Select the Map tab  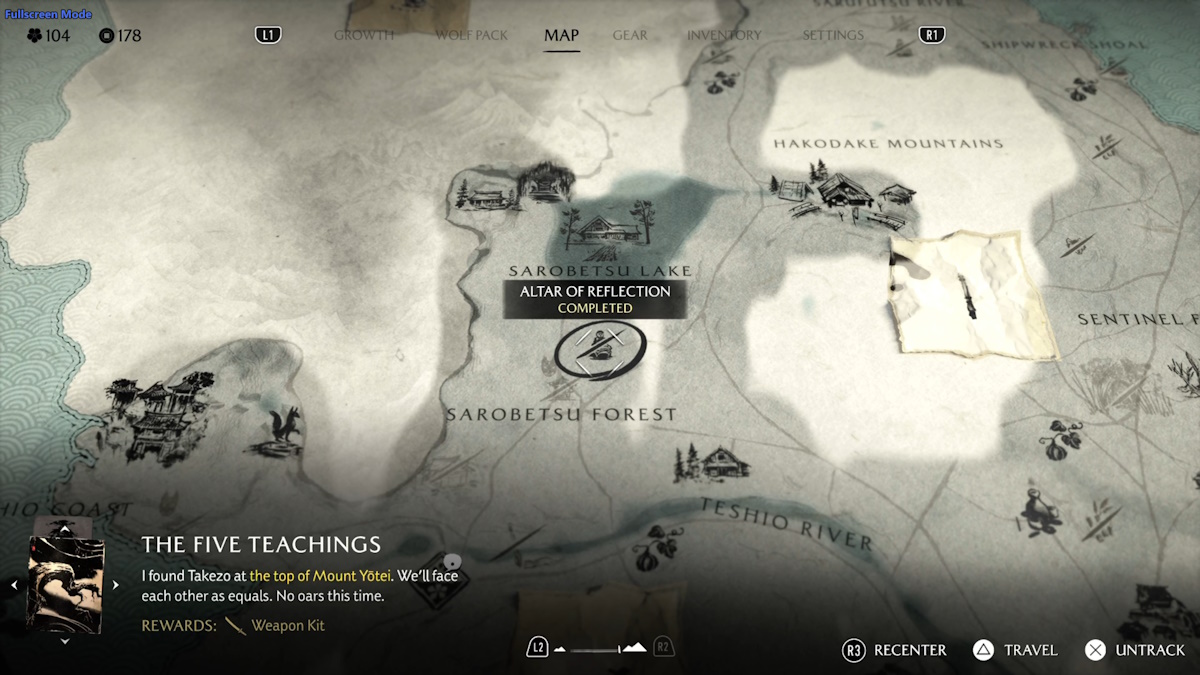(561, 35)
